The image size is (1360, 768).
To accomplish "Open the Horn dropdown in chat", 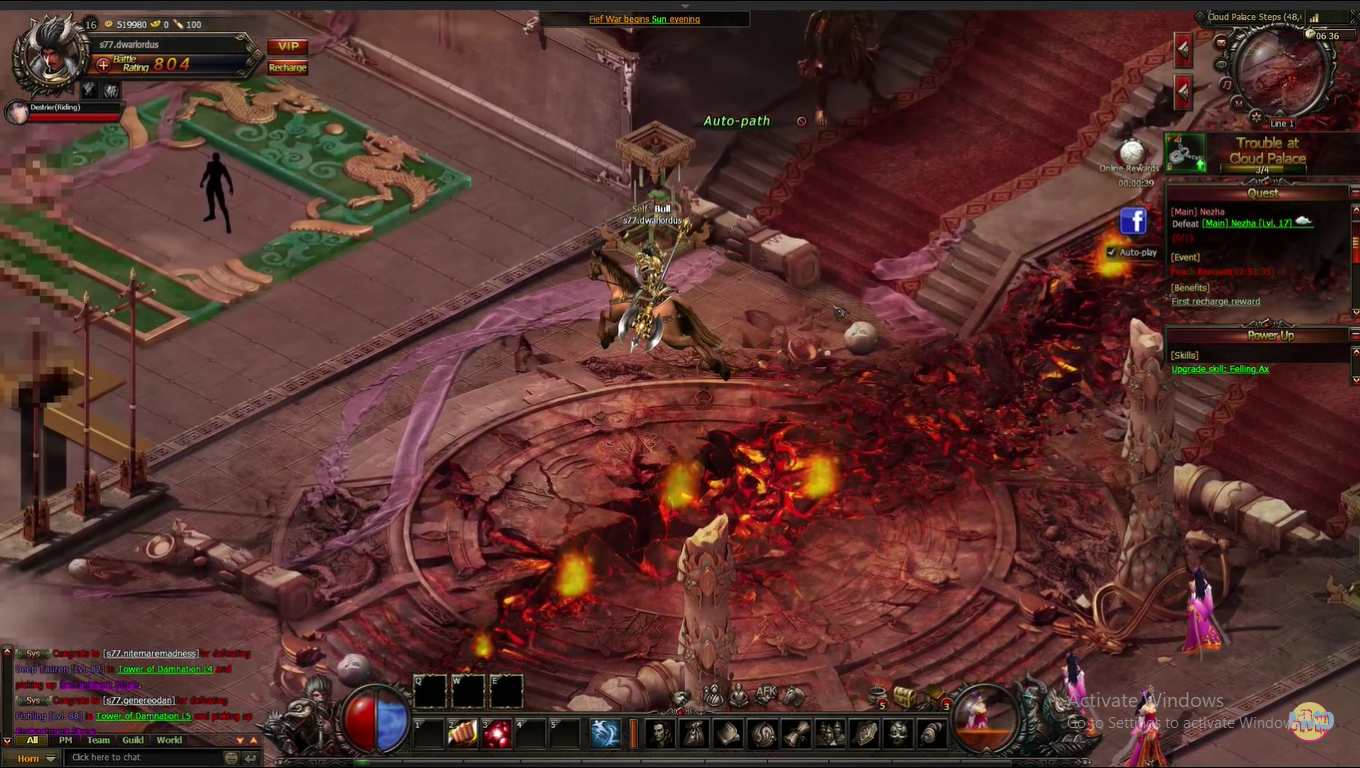I will (x=37, y=757).
